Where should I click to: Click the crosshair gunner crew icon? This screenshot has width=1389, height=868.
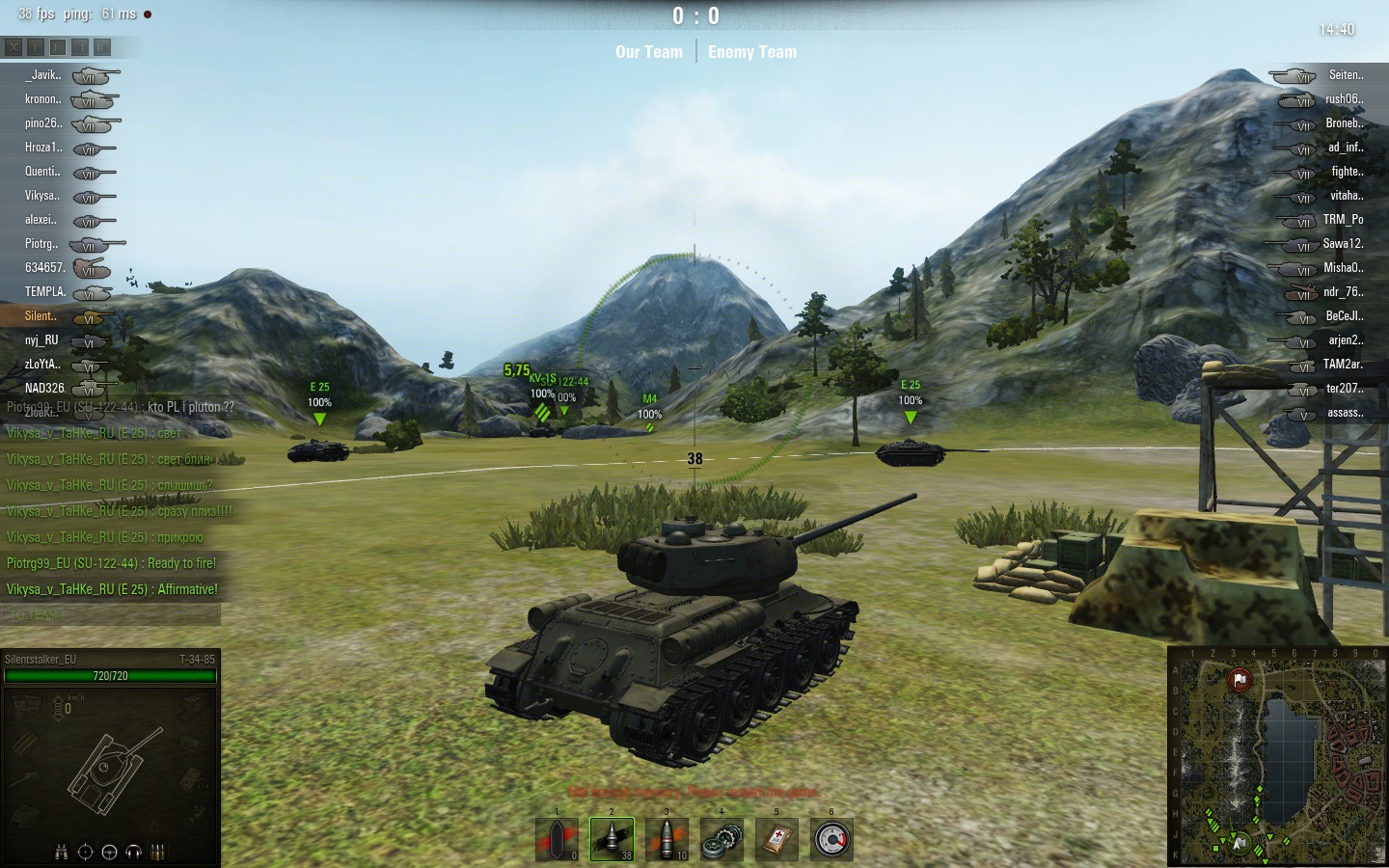tap(85, 852)
